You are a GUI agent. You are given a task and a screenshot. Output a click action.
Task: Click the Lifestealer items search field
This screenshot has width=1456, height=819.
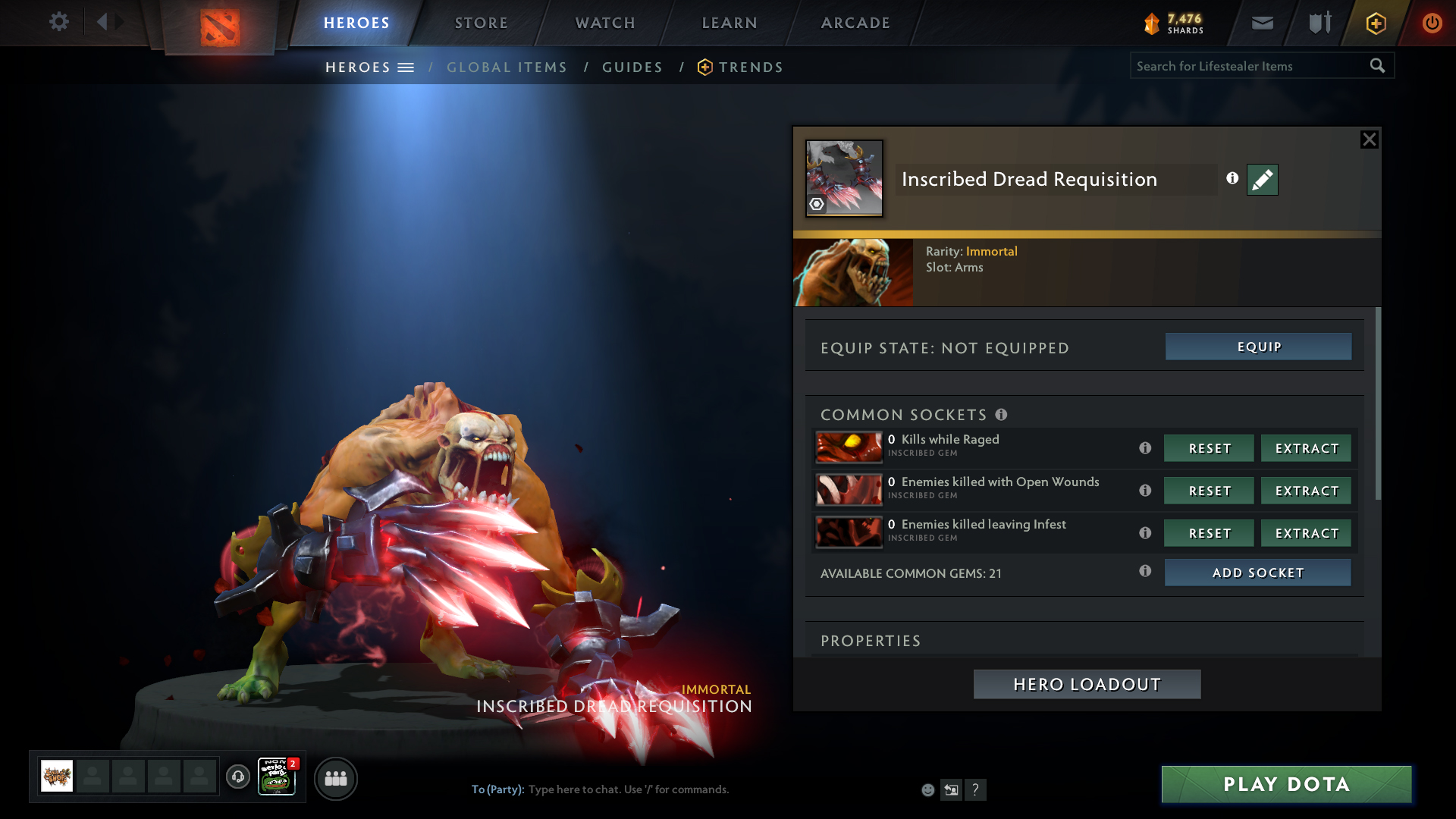(1247, 66)
